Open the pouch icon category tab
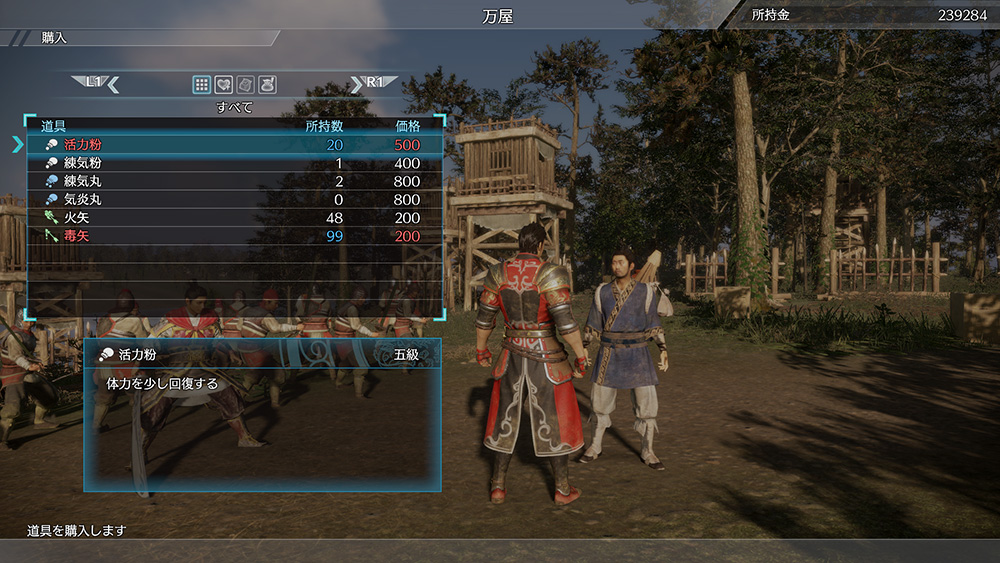The image size is (1000, 563). (x=268, y=84)
